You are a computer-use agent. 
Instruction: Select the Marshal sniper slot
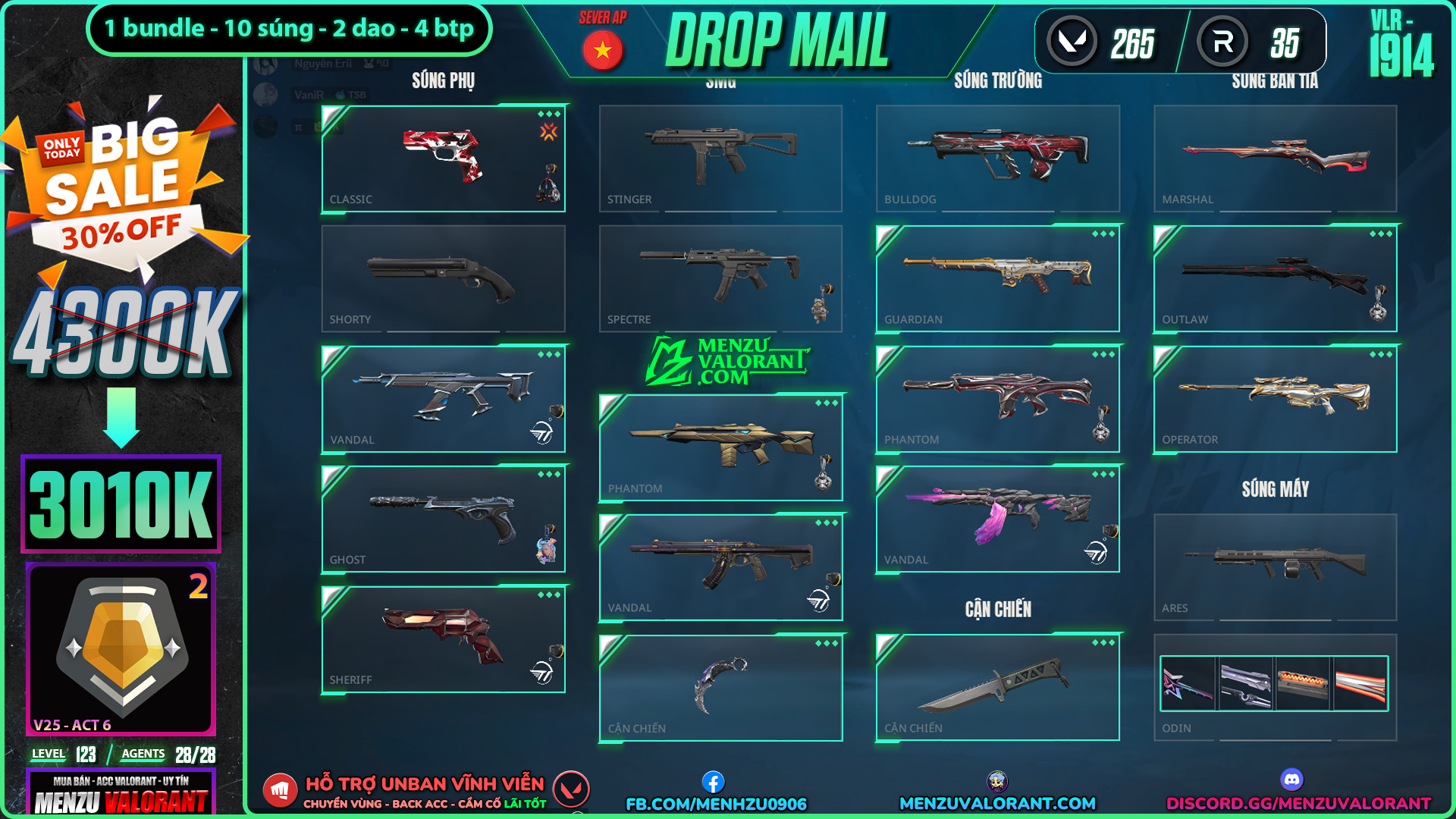[x=1275, y=158]
